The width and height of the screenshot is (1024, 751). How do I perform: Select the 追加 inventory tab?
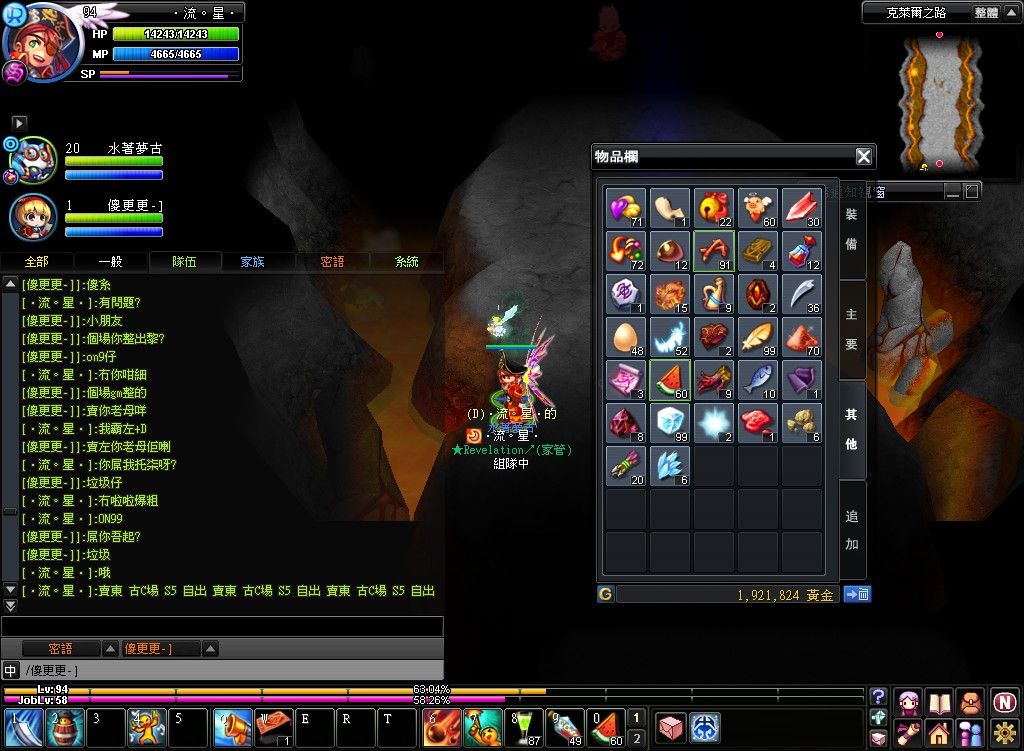(x=851, y=530)
